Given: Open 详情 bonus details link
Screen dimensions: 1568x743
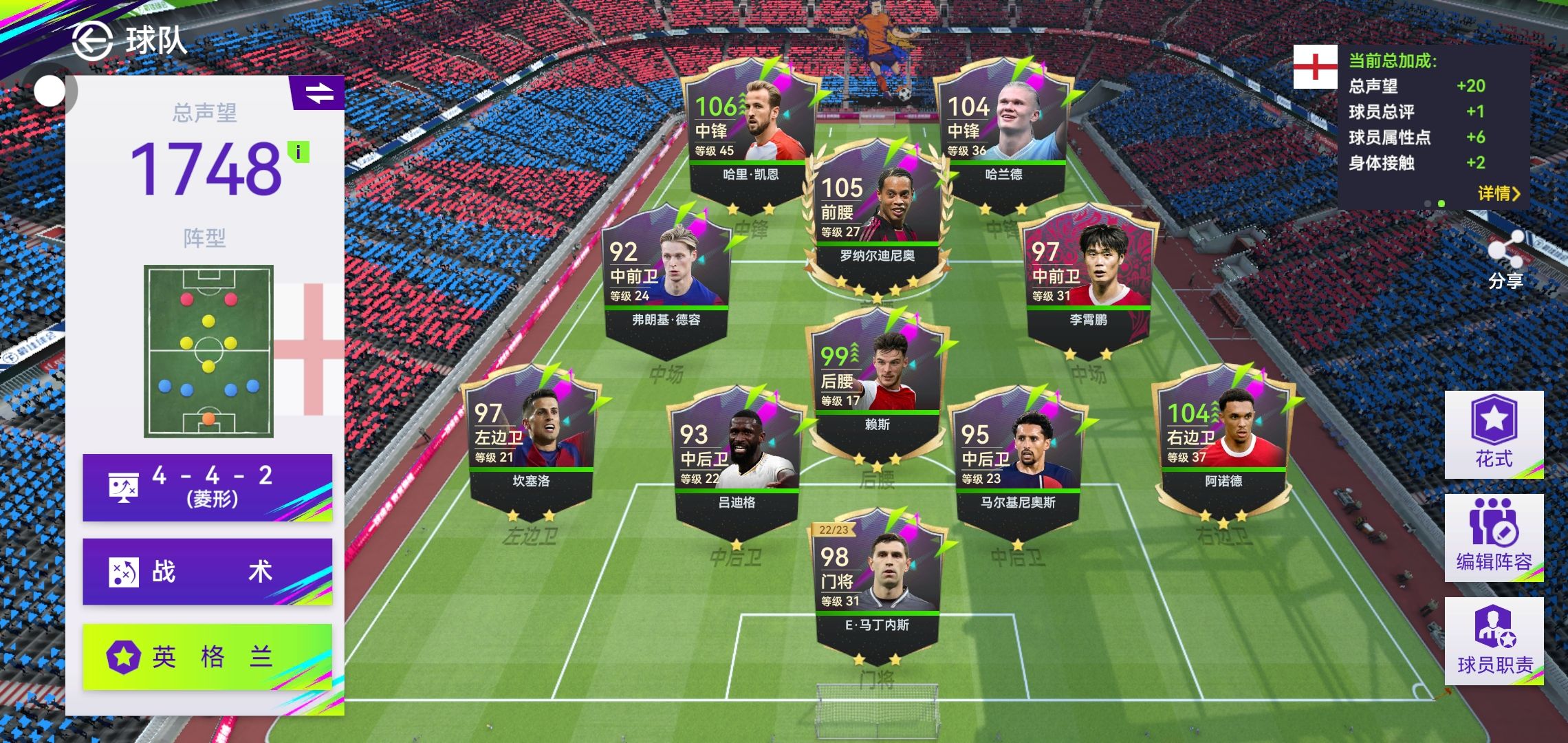Looking at the screenshot, I should click(x=1499, y=193).
